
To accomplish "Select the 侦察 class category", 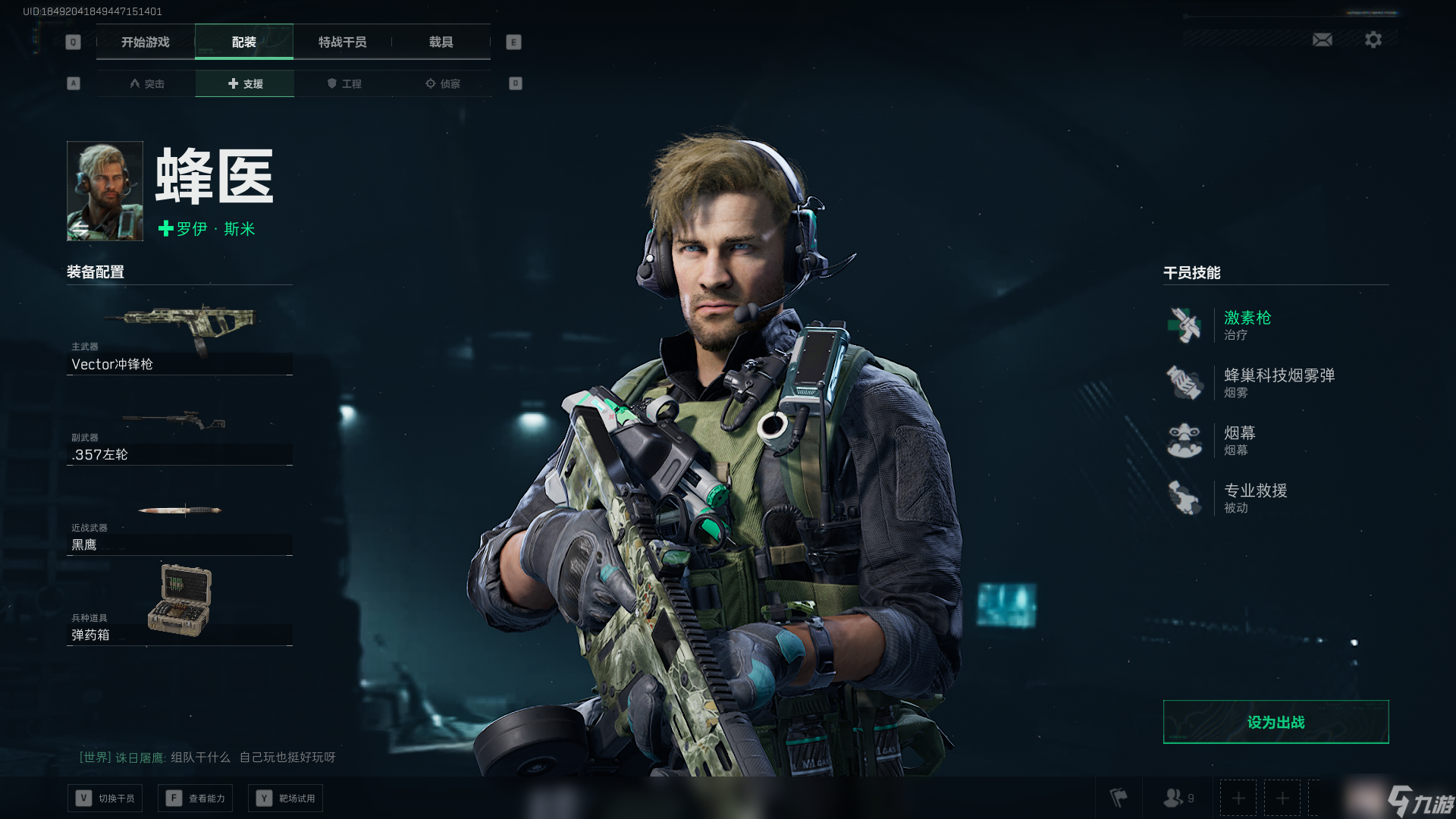I will pyautogui.click(x=442, y=83).
